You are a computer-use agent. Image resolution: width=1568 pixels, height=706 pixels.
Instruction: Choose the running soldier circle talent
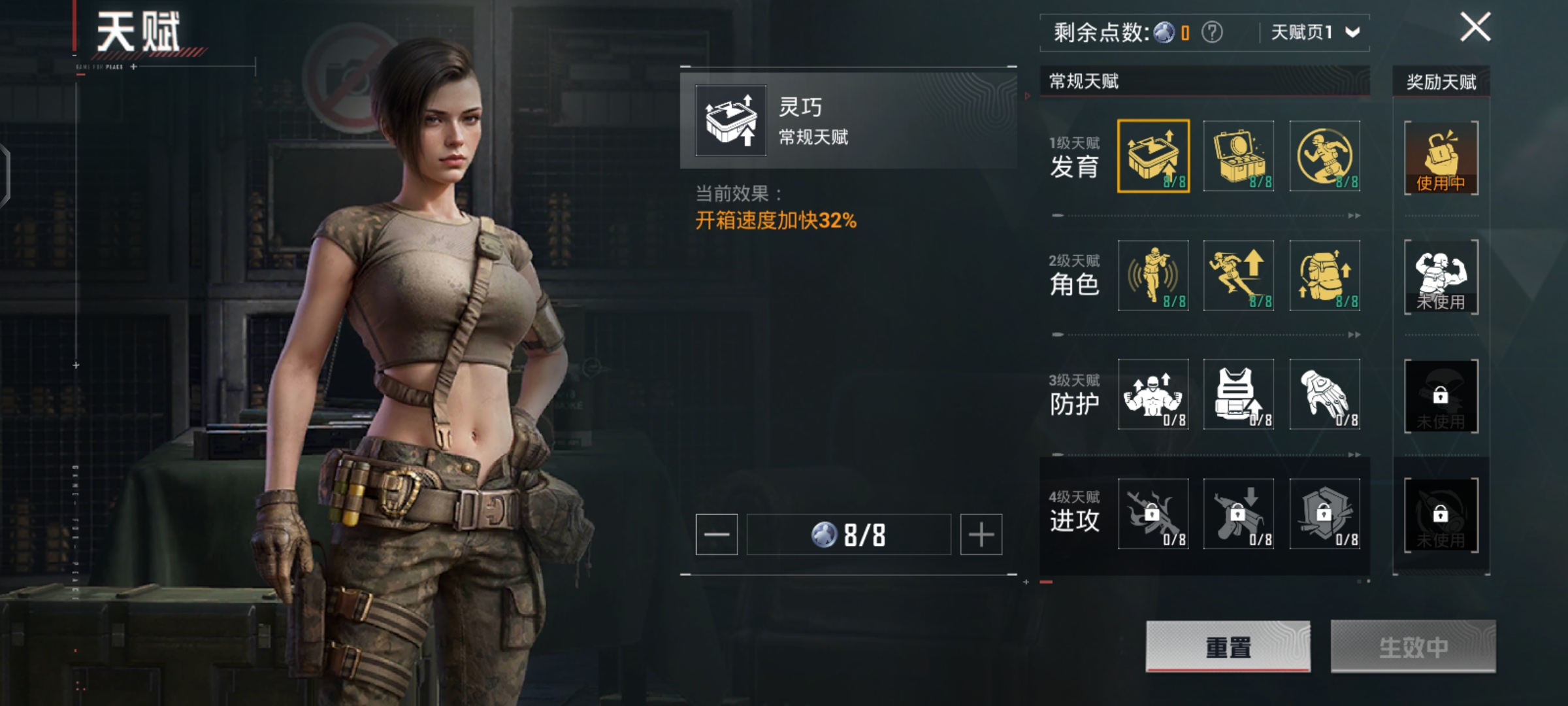pos(1325,156)
